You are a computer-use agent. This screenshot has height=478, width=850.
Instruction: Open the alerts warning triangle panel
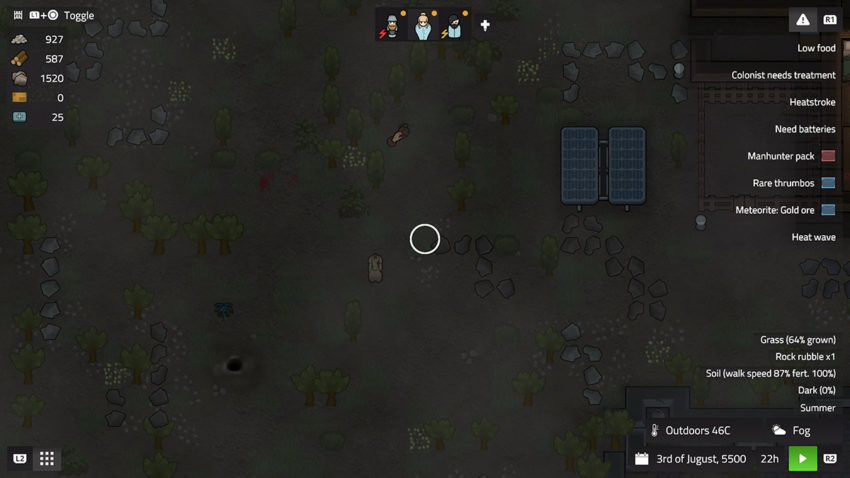(803, 20)
